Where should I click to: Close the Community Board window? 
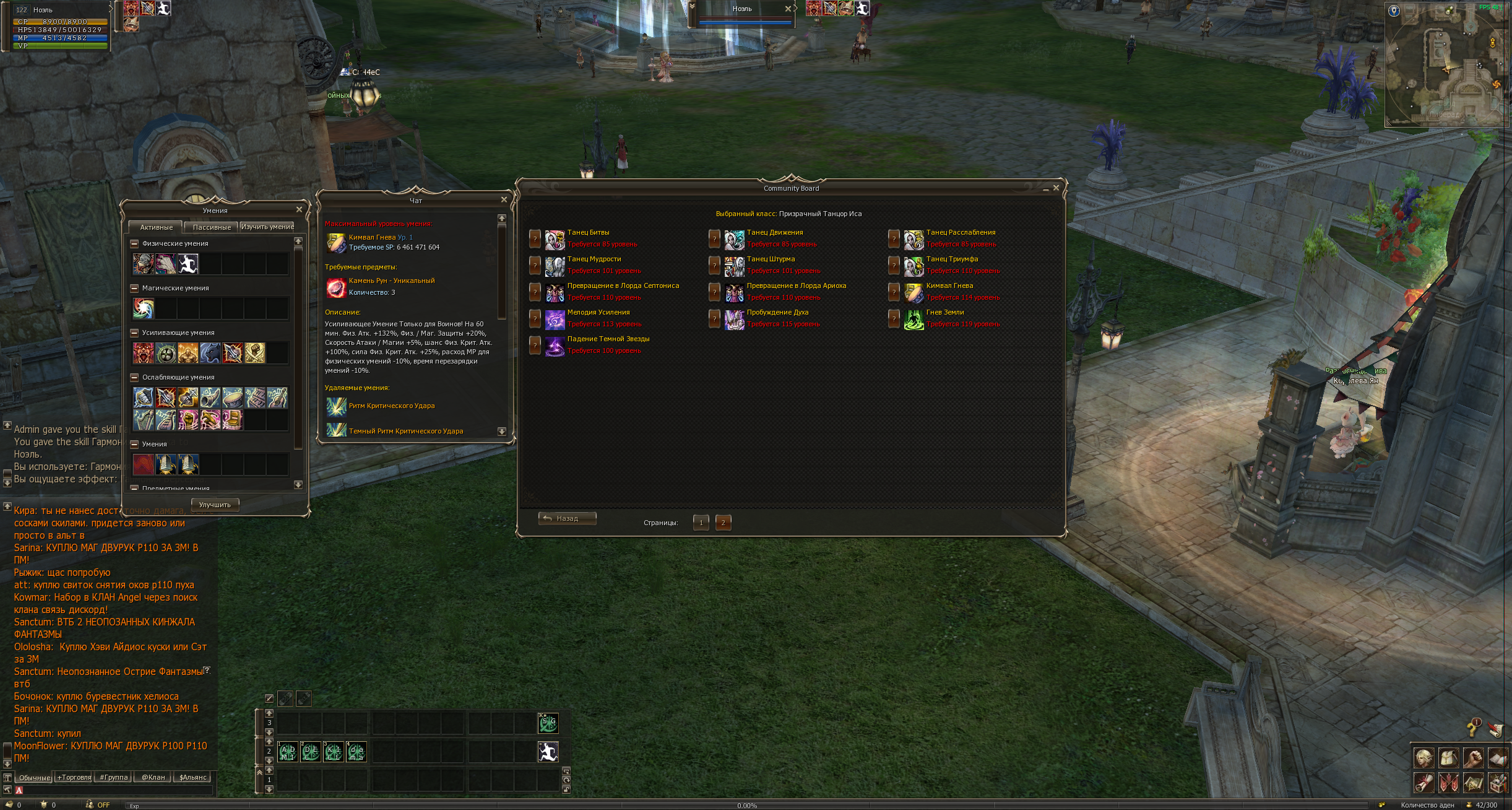click(x=1056, y=188)
